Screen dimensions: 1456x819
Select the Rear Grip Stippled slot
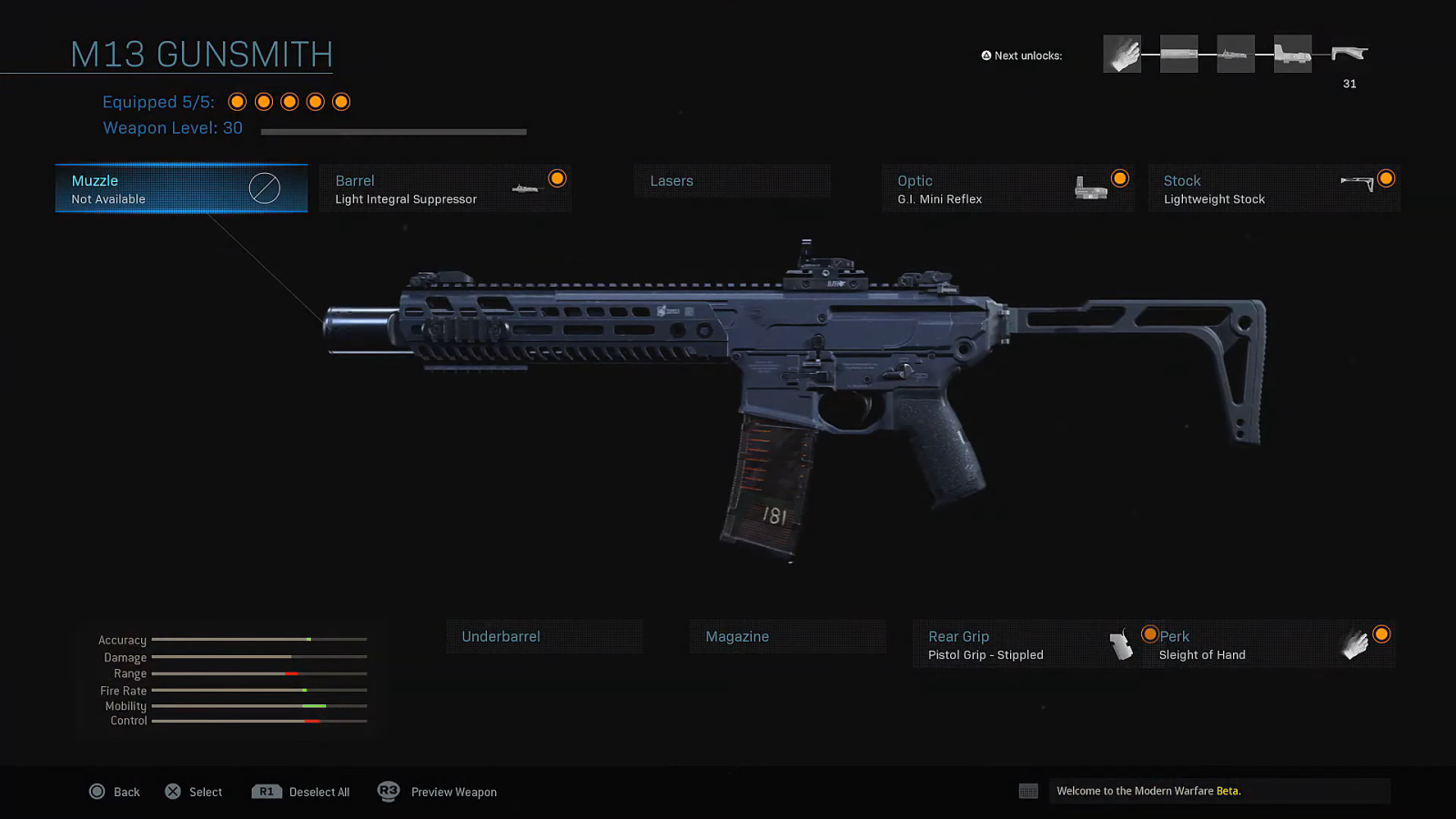tap(1026, 645)
